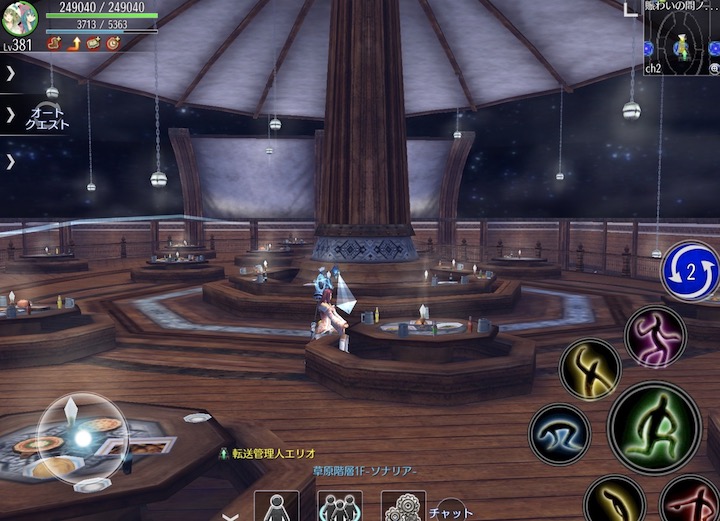
Task: Open the minimap in the corner
Action: 682,42
